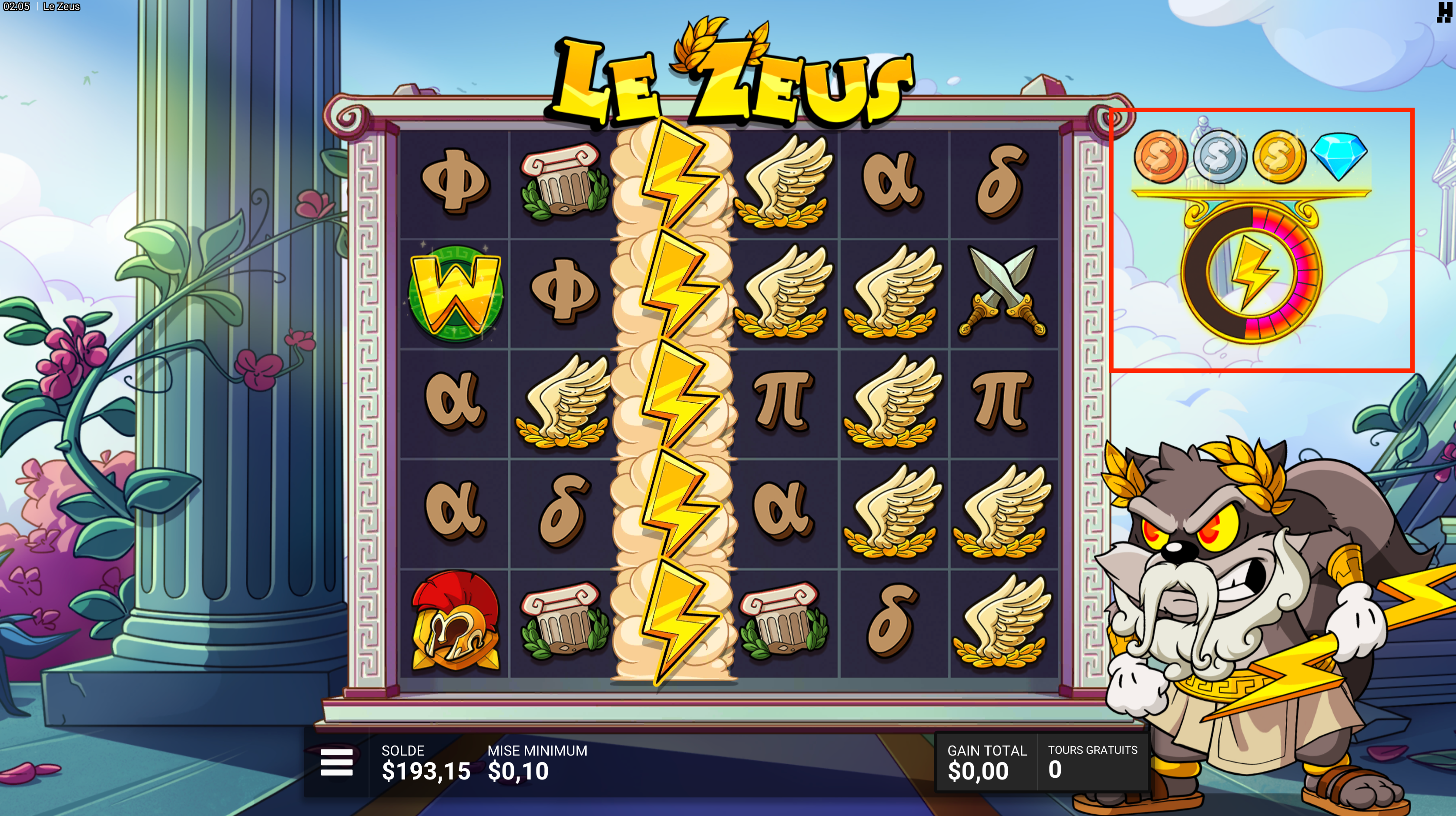
Task: Select the silver coin icon
Action: tap(1220, 157)
